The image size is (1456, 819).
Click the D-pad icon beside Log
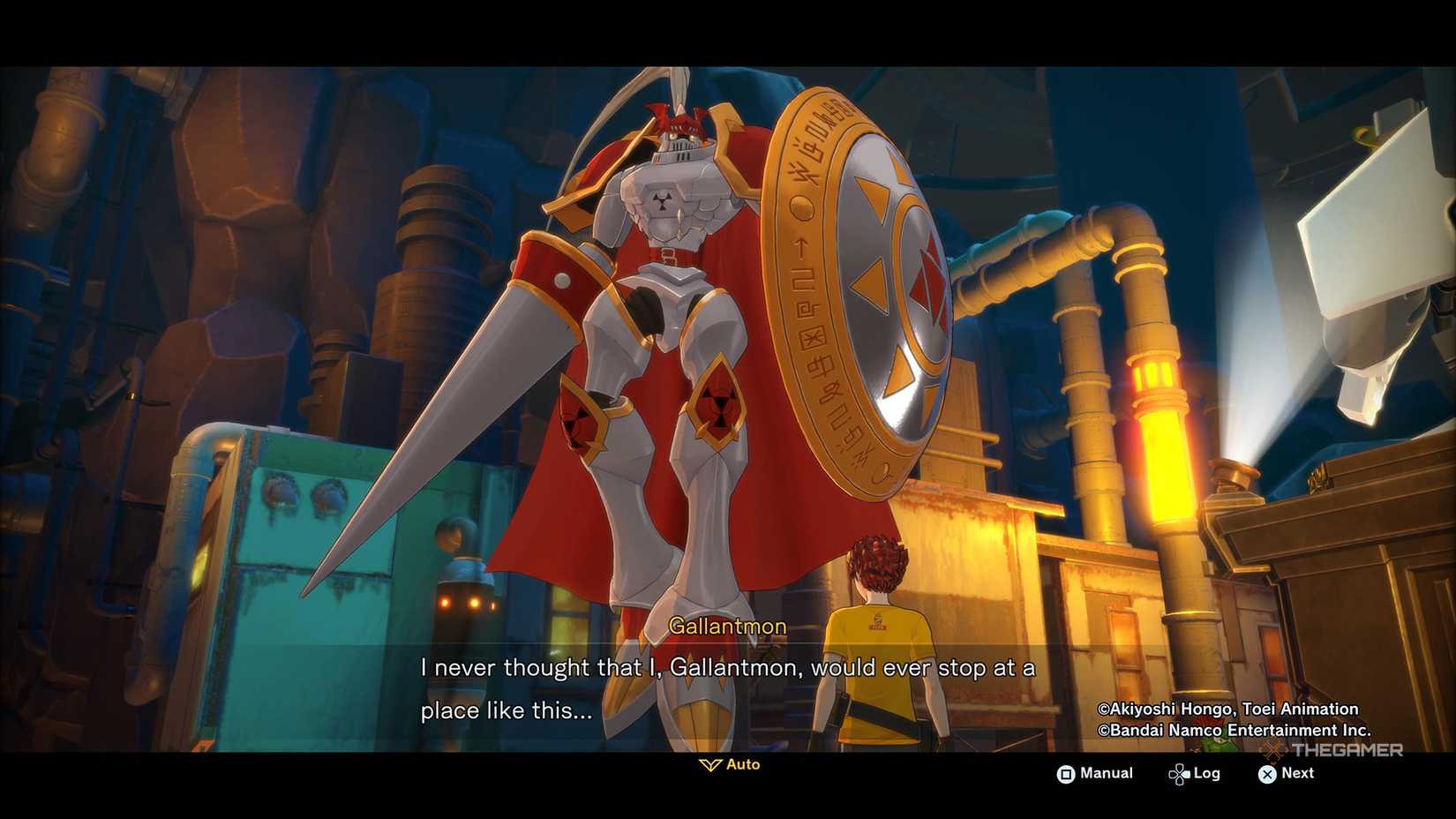1180,773
